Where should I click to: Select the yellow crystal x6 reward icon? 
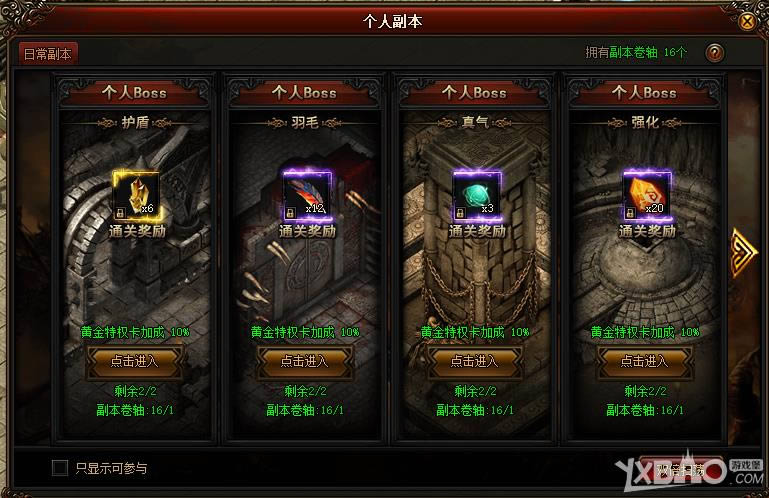(137, 194)
